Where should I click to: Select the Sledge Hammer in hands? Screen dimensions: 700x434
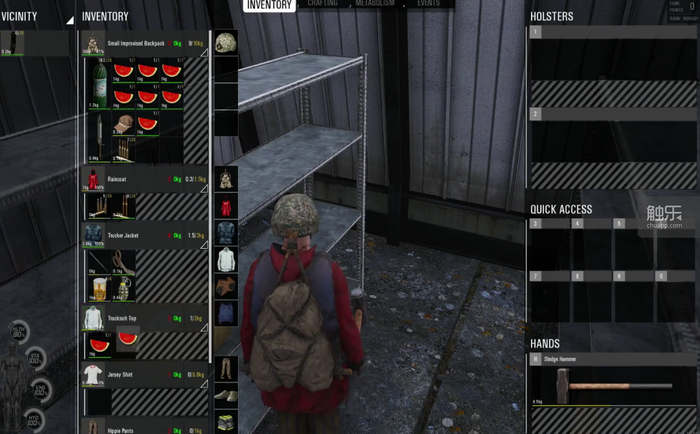(x=610, y=384)
